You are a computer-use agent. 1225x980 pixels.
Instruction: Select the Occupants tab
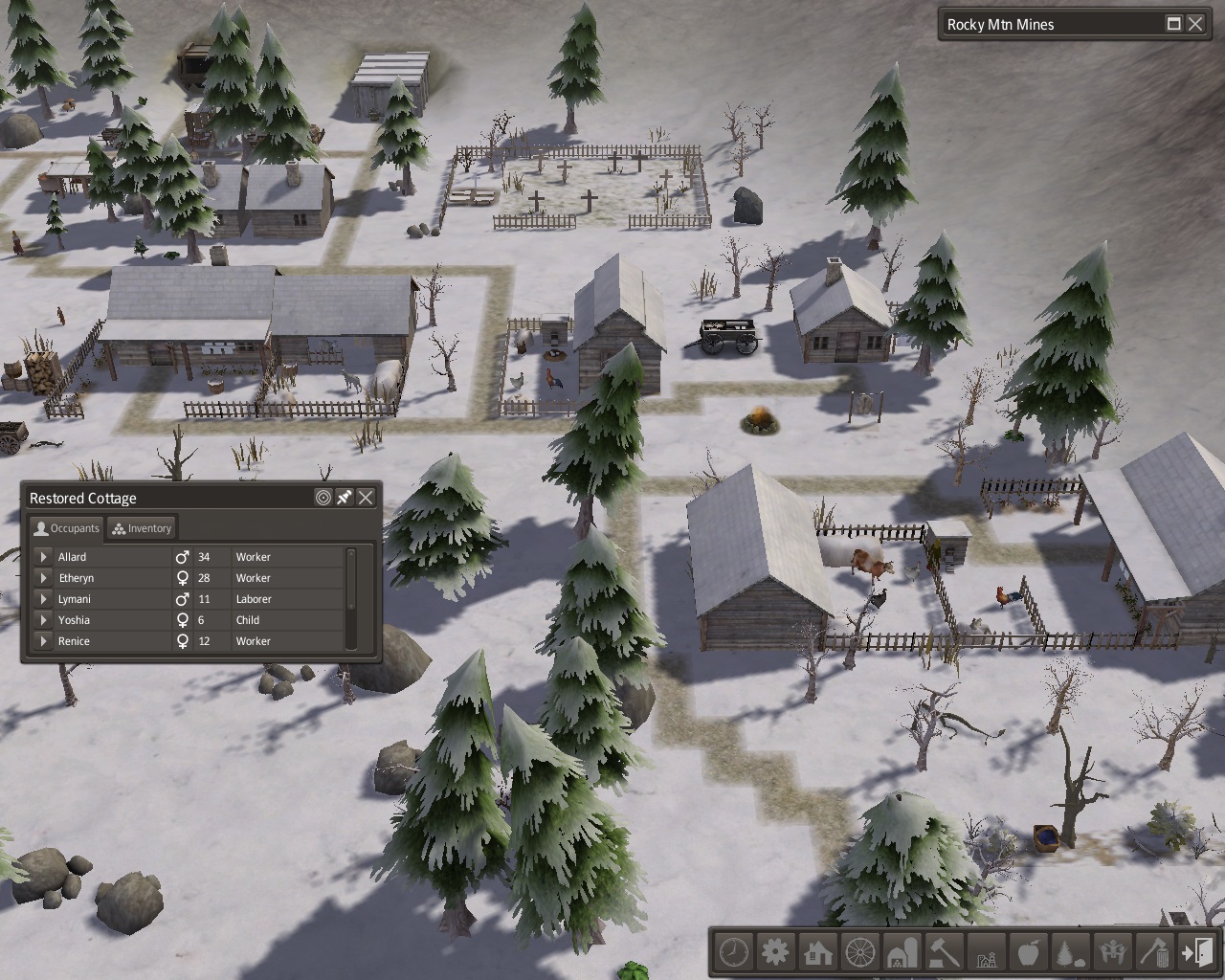(66, 528)
